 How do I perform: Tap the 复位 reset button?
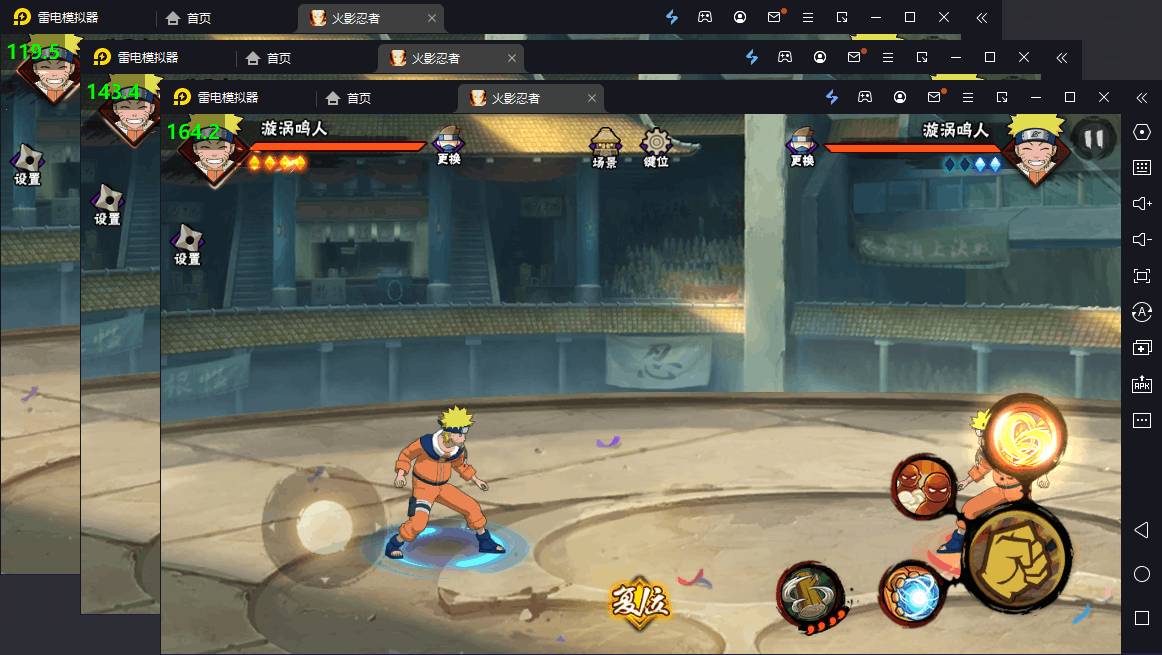point(640,601)
